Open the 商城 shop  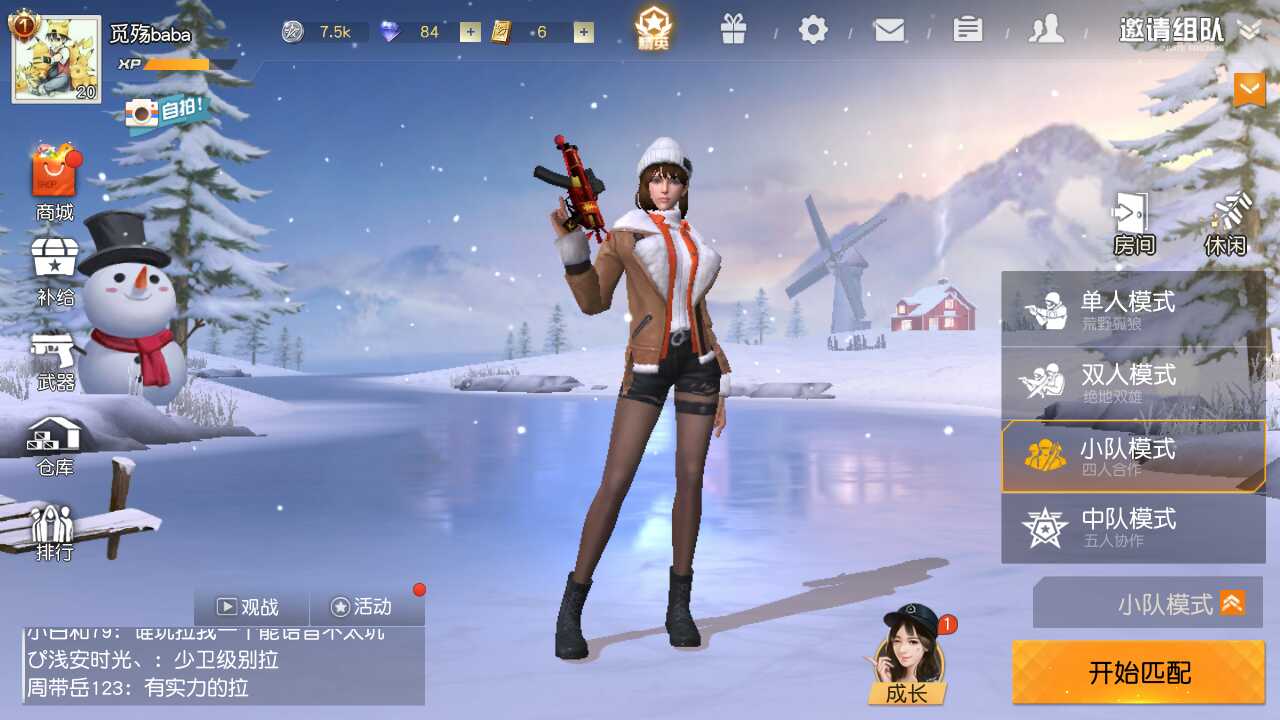pos(54,184)
